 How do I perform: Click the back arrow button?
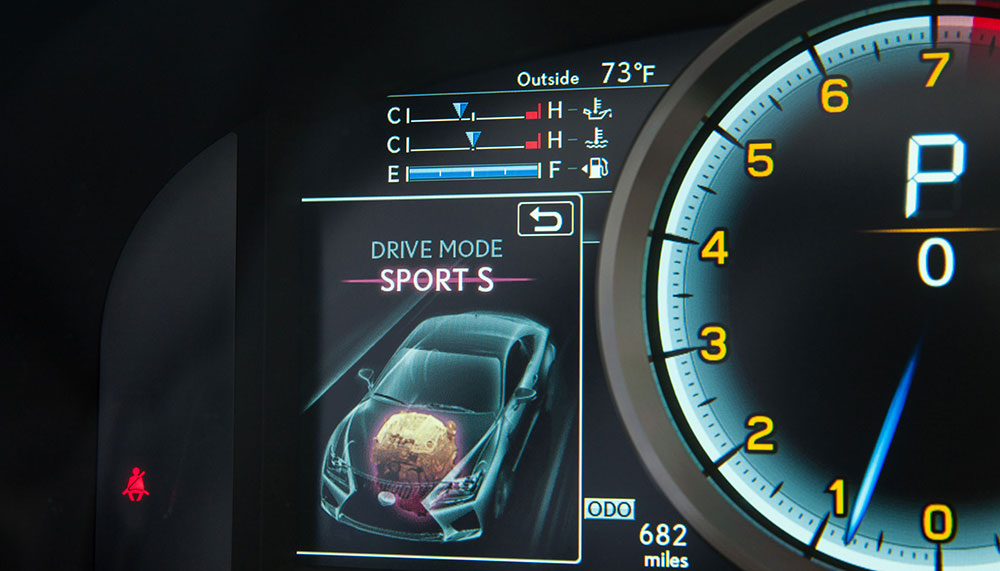click(545, 218)
